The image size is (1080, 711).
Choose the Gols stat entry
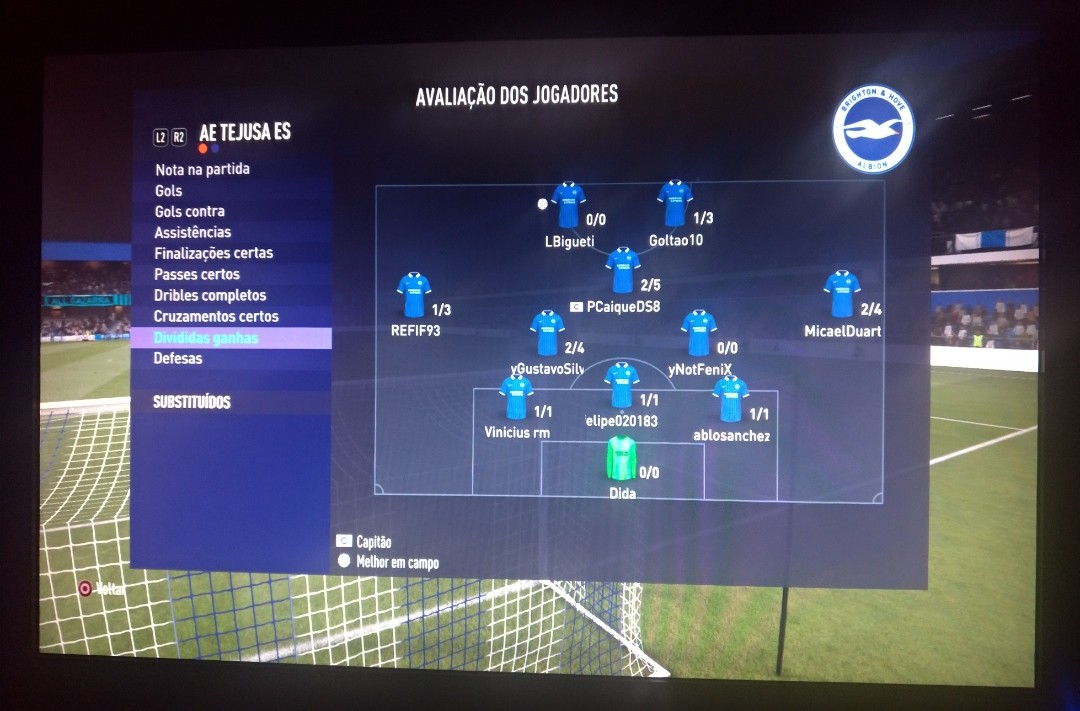tap(169, 190)
